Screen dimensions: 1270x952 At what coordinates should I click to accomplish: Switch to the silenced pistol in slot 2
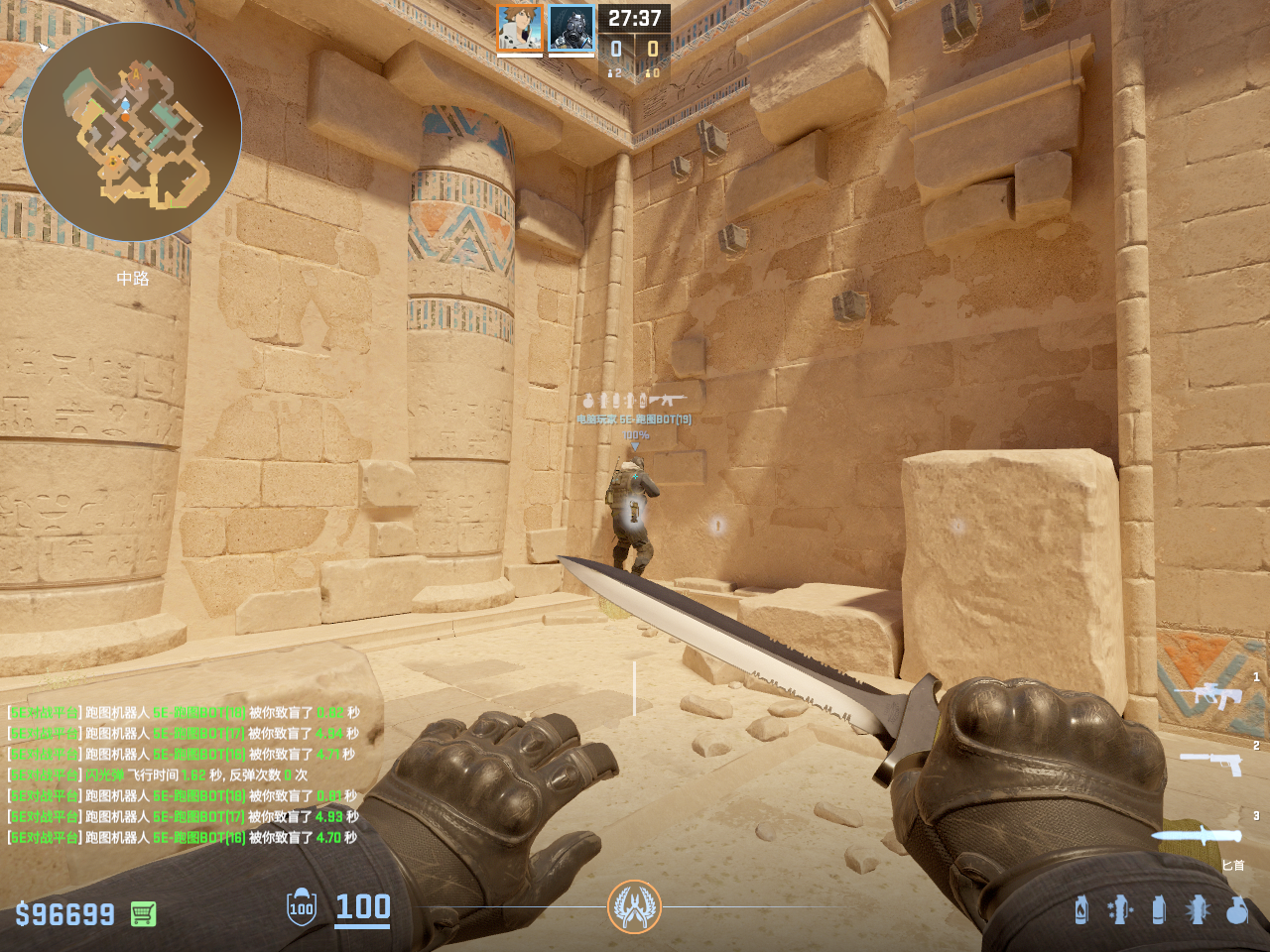1211,763
